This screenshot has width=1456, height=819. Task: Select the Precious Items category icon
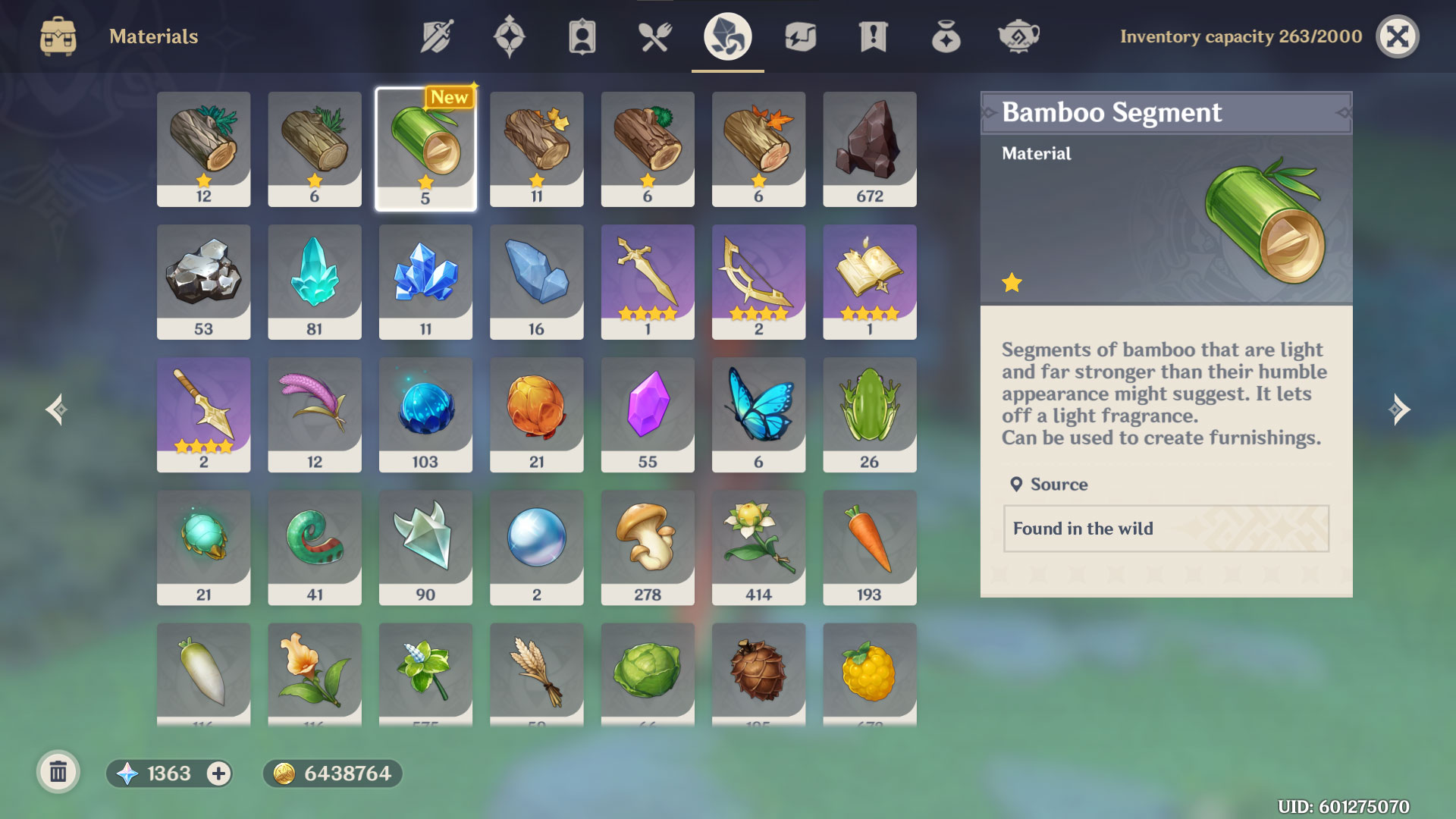click(x=946, y=36)
